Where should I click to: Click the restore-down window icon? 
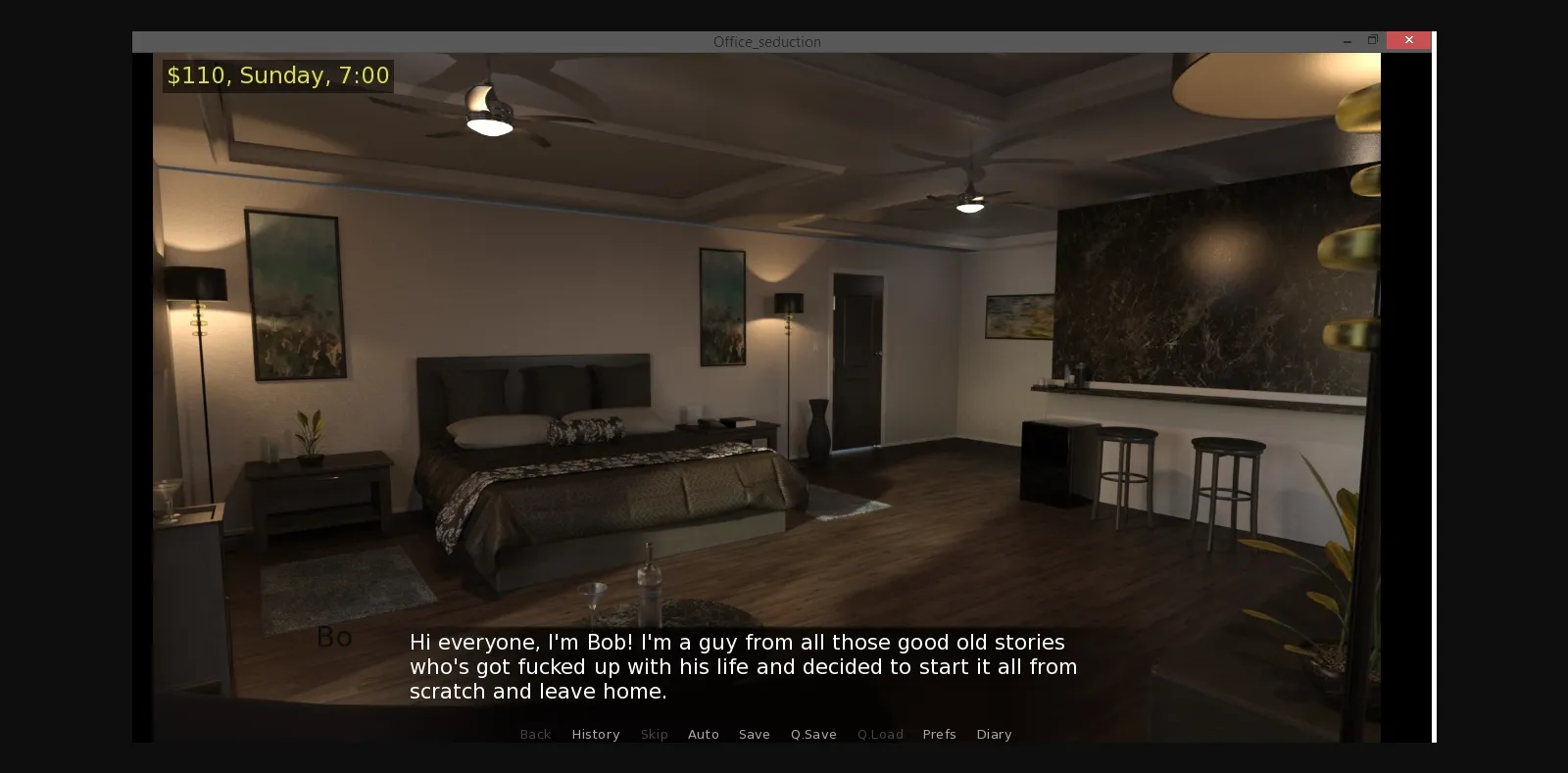[x=1373, y=40]
